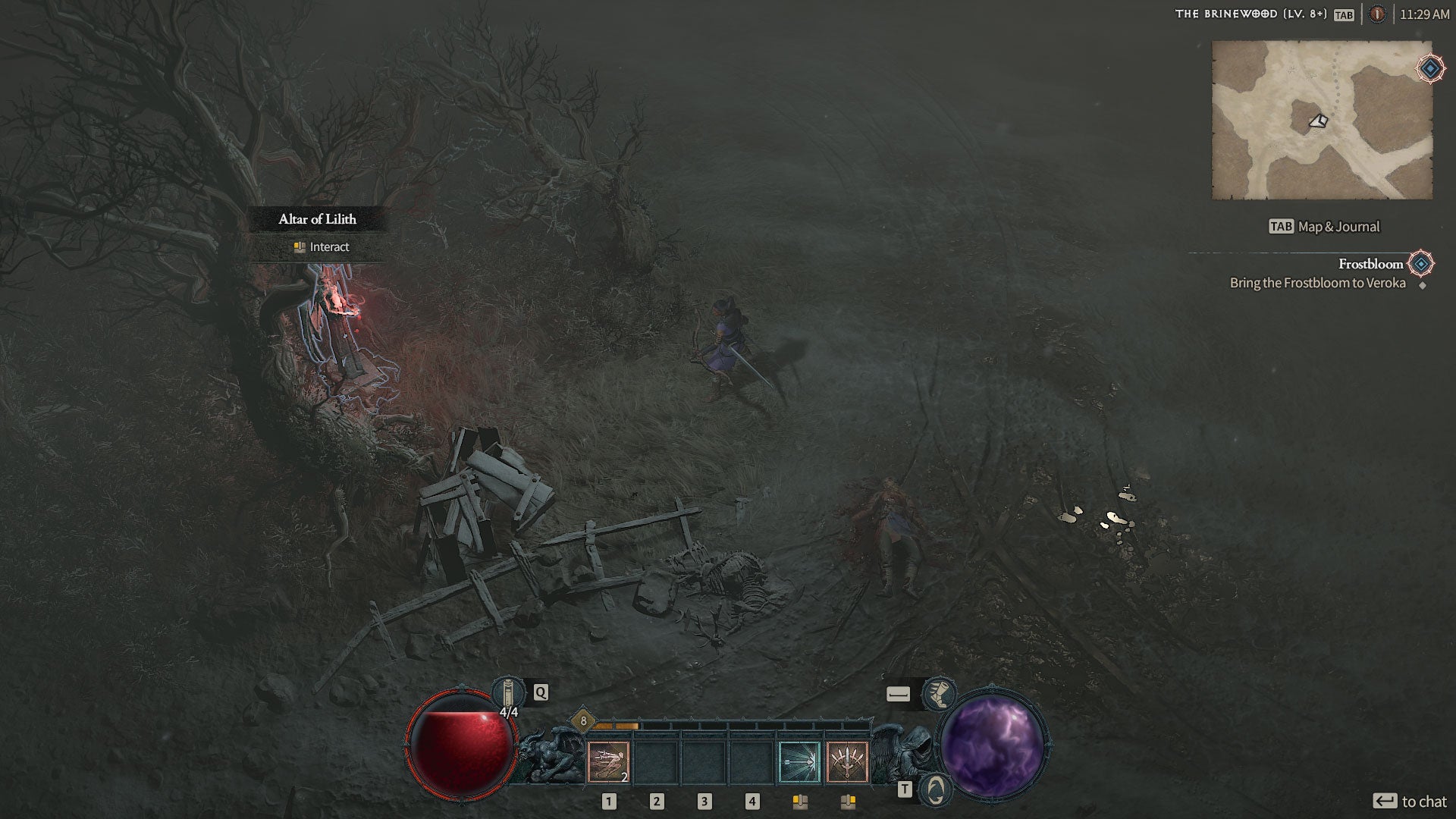Open the parchment minimap
Viewport: 1456px width, 819px height.
pos(1322,120)
